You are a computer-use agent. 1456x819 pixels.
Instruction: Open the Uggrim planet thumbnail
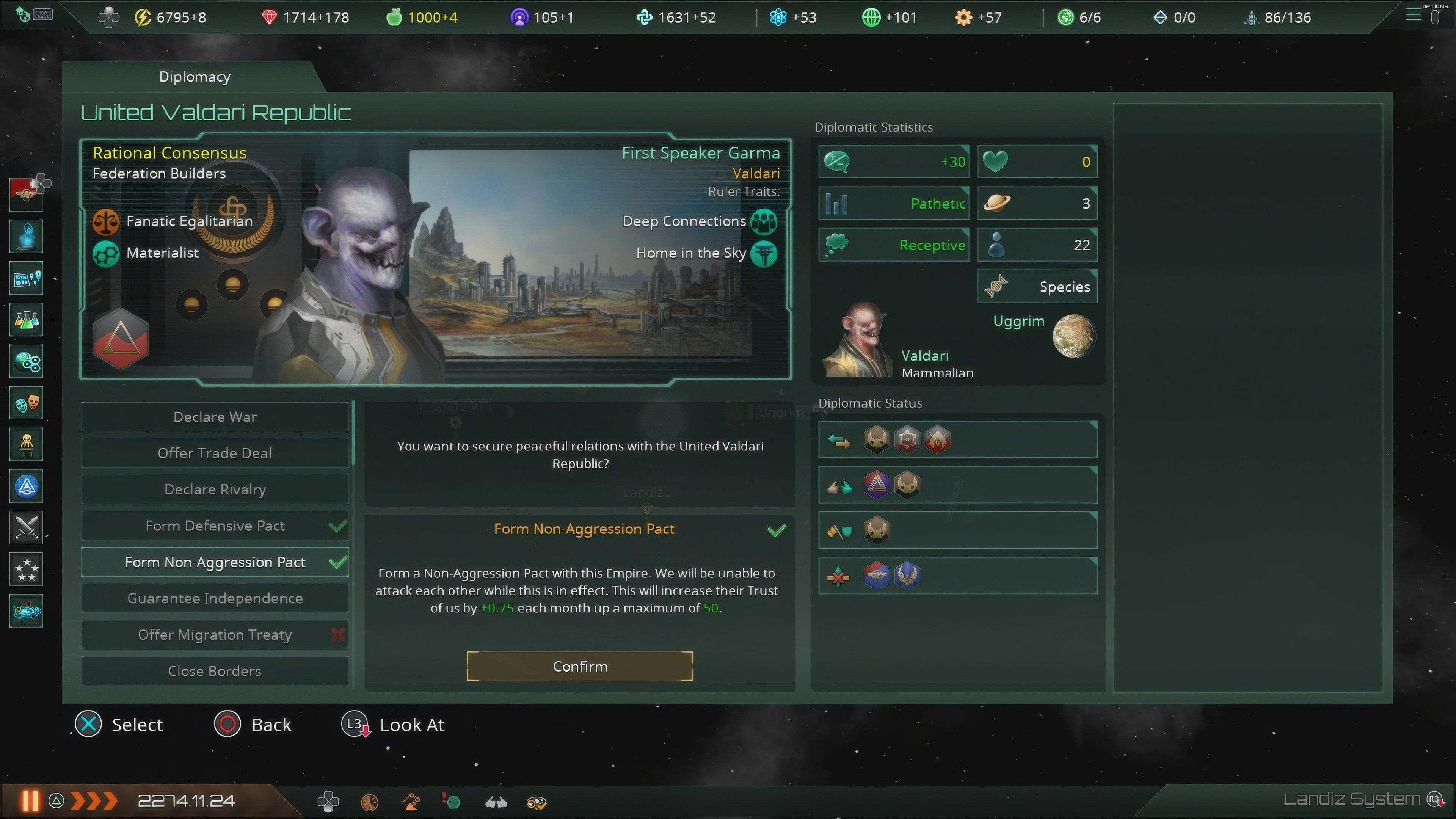click(1072, 336)
